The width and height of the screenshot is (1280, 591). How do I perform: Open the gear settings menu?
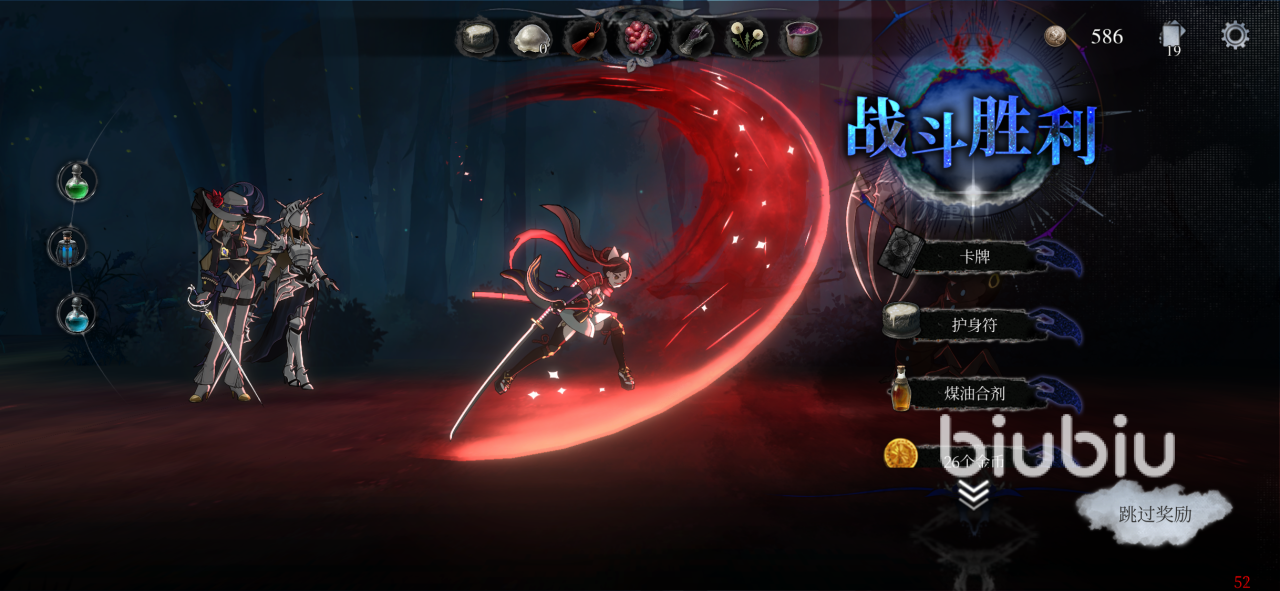[1235, 36]
